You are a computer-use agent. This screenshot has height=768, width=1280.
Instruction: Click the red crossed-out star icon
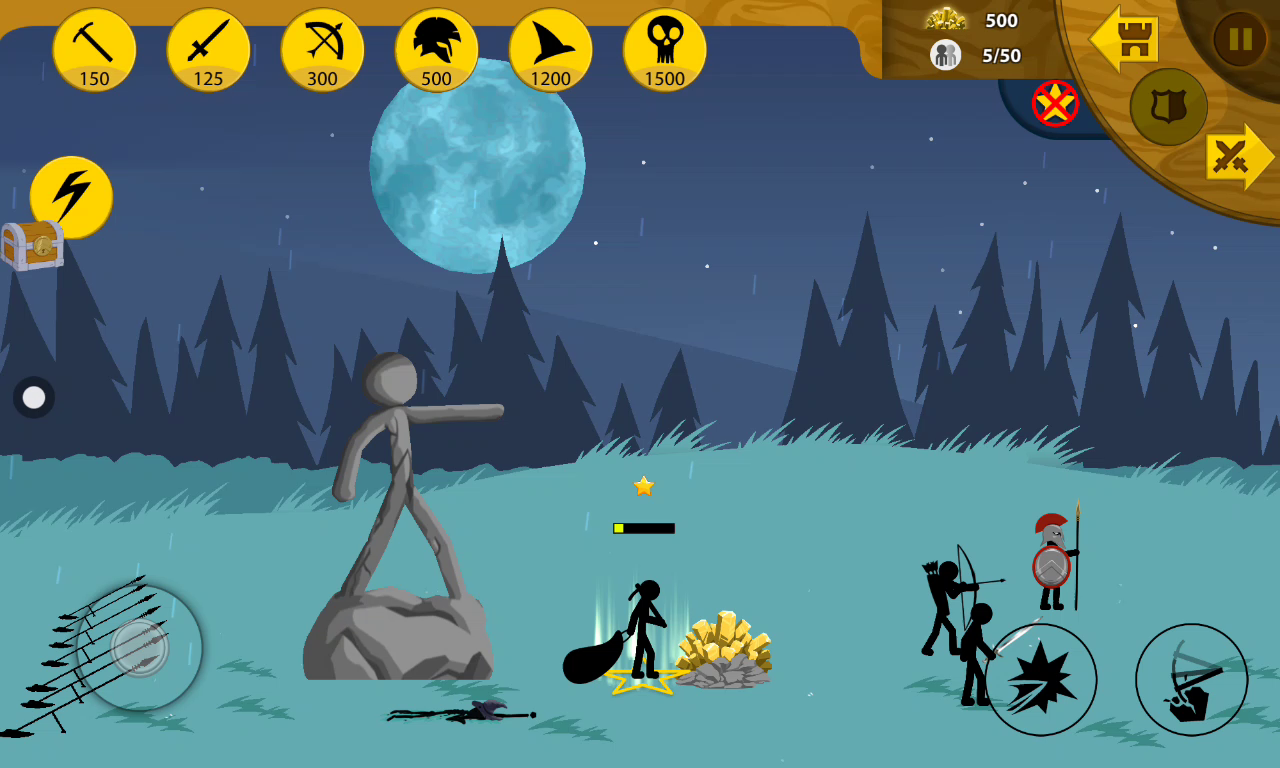[1055, 103]
